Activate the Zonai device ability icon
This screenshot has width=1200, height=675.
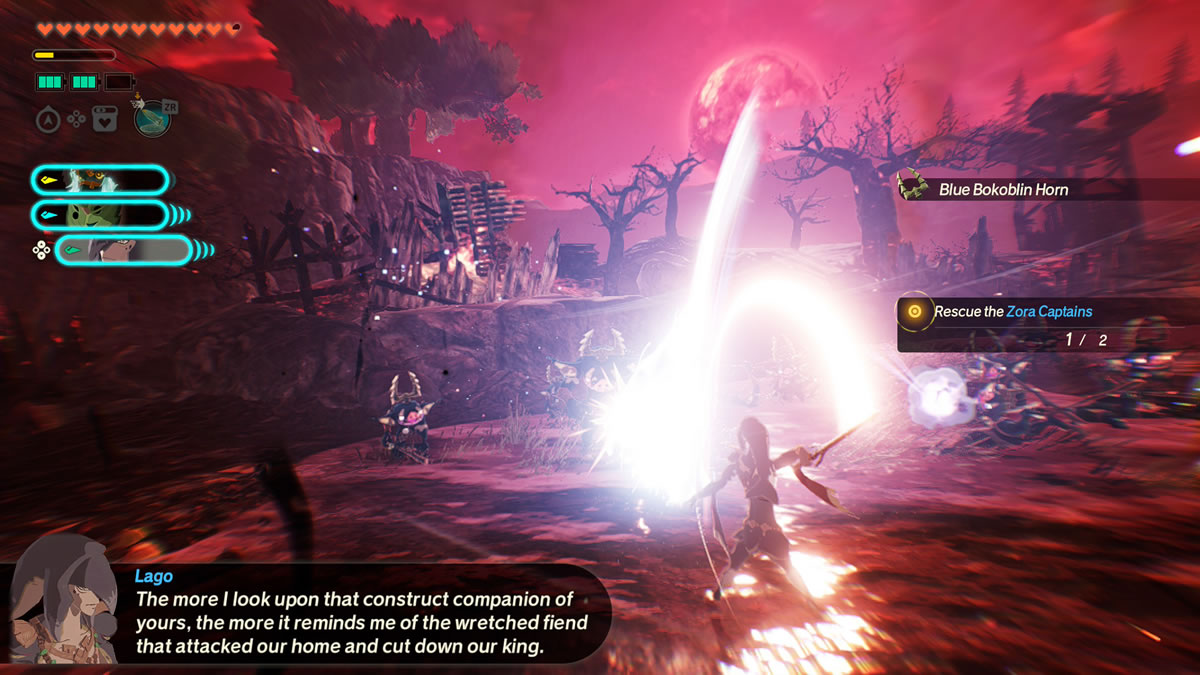click(152, 118)
